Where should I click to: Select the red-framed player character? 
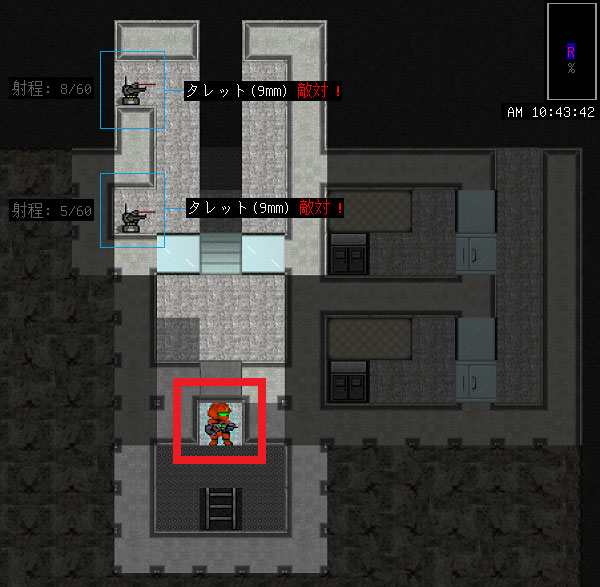coord(219,421)
